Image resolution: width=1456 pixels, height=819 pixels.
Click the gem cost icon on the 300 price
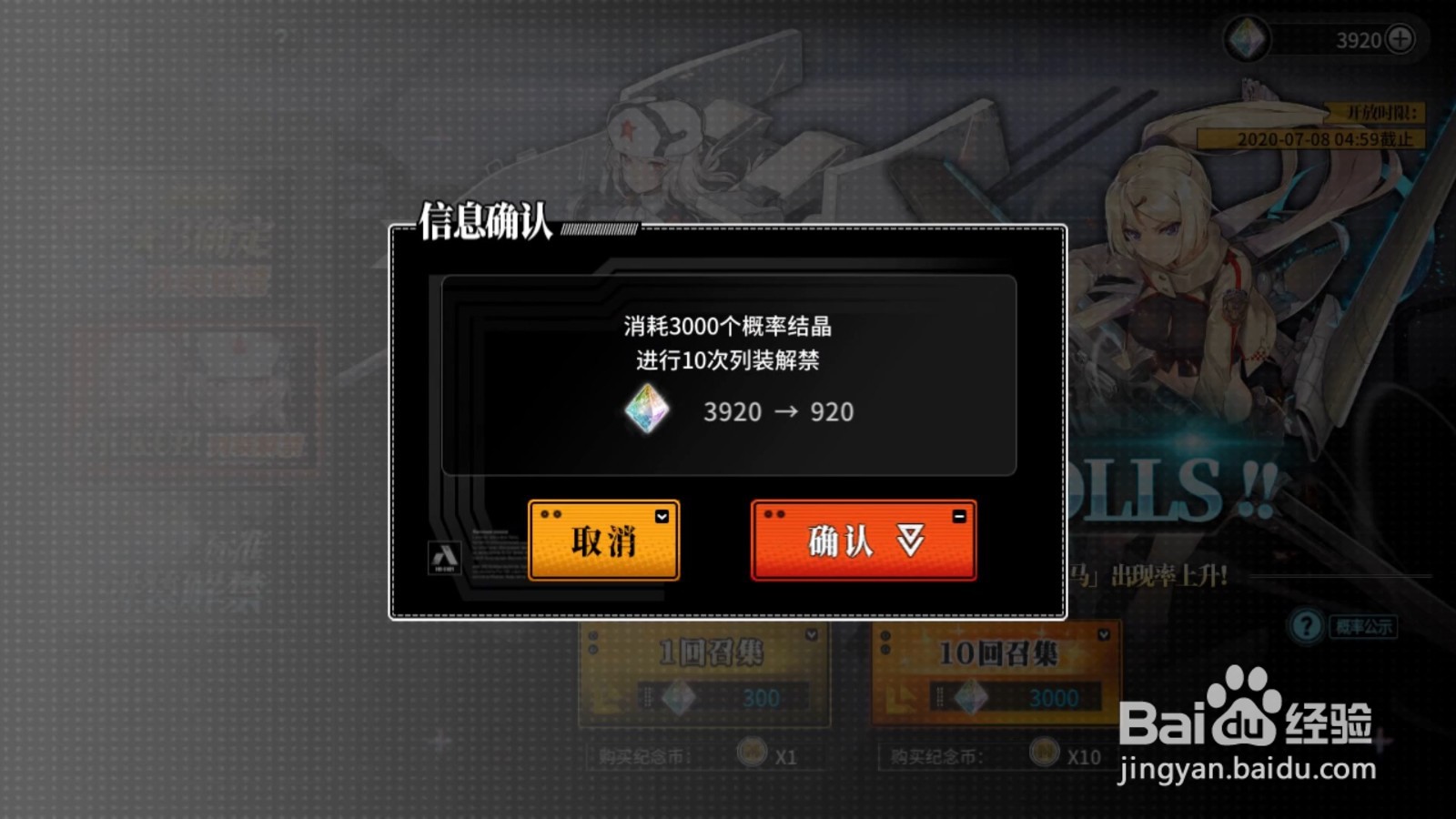677,697
